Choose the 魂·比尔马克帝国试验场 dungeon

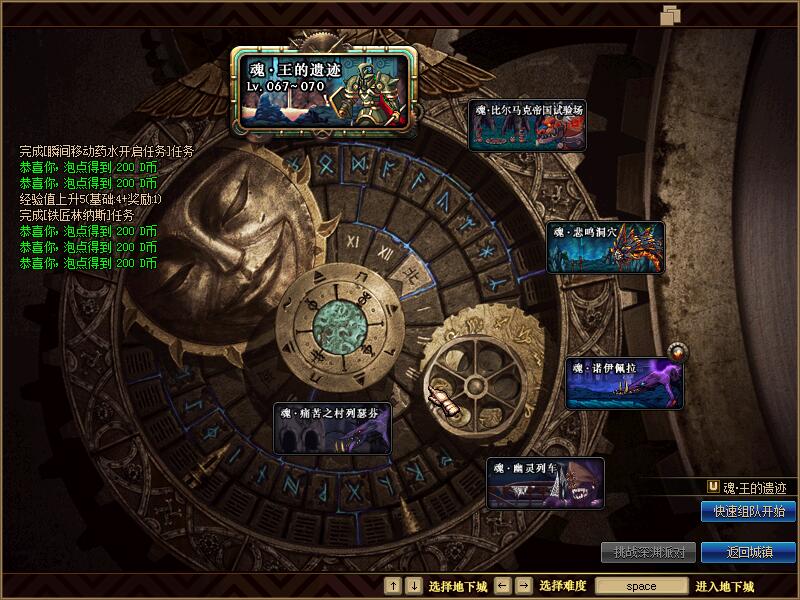[527, 125]
